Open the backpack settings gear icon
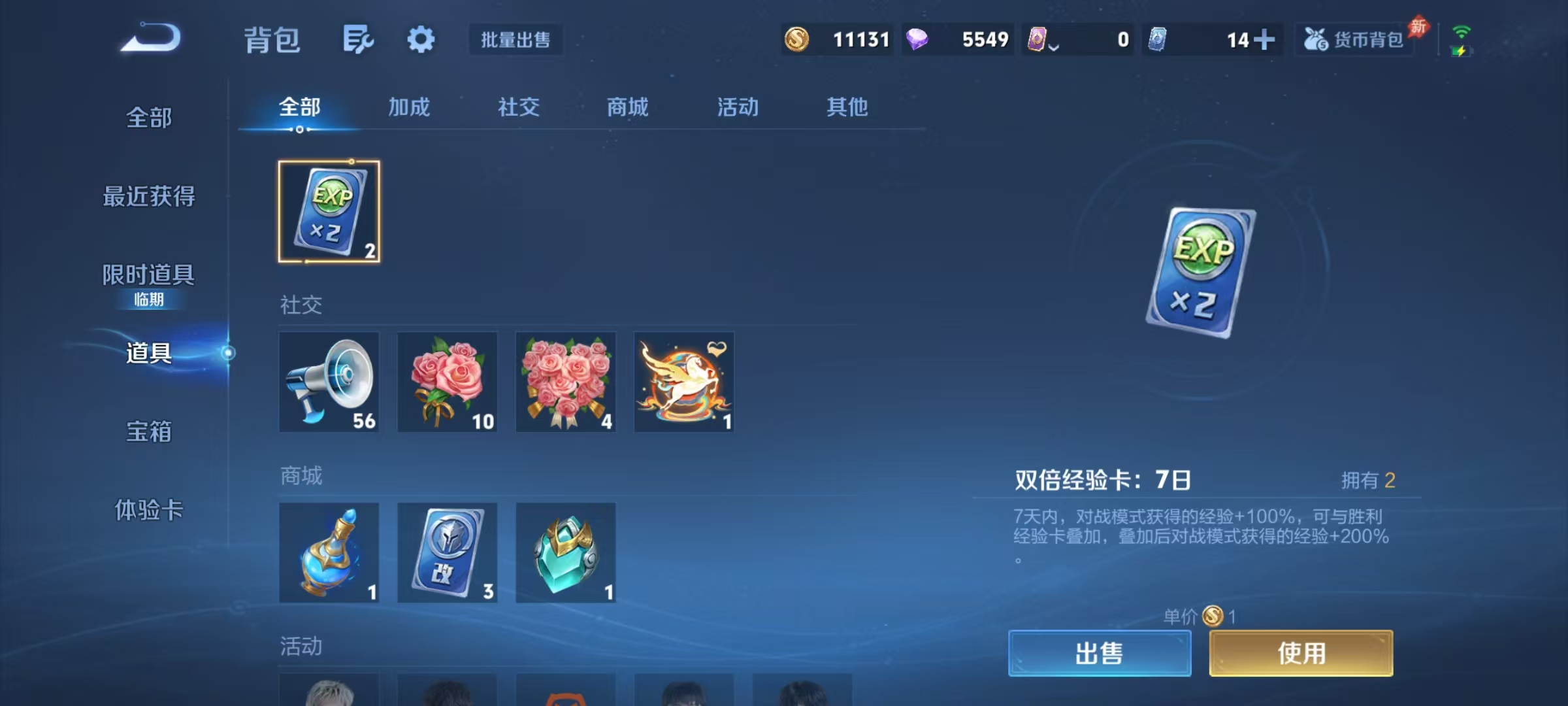Viewport: 1568px width, 706px height. (421, 39)
